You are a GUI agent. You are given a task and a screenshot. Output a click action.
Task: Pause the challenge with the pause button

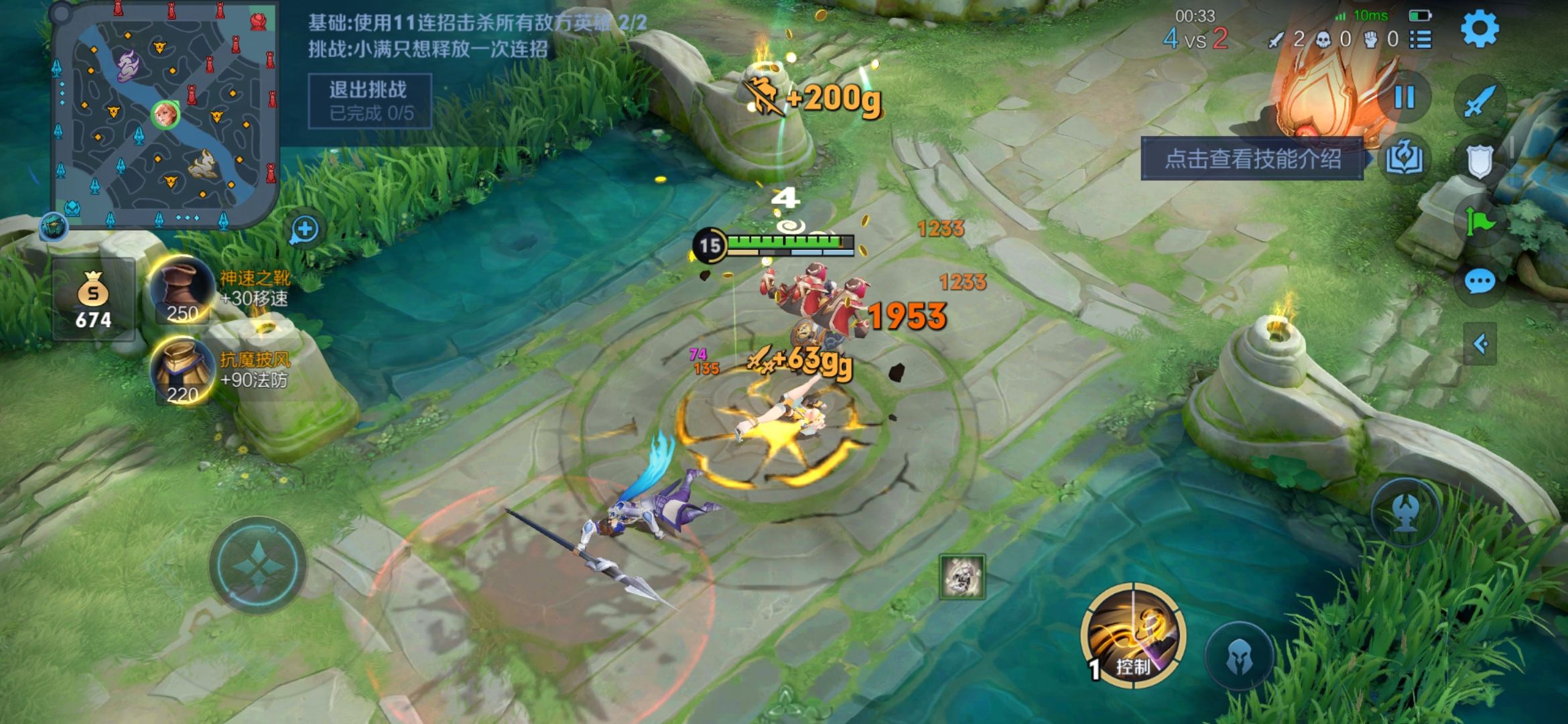point(1404,98)
